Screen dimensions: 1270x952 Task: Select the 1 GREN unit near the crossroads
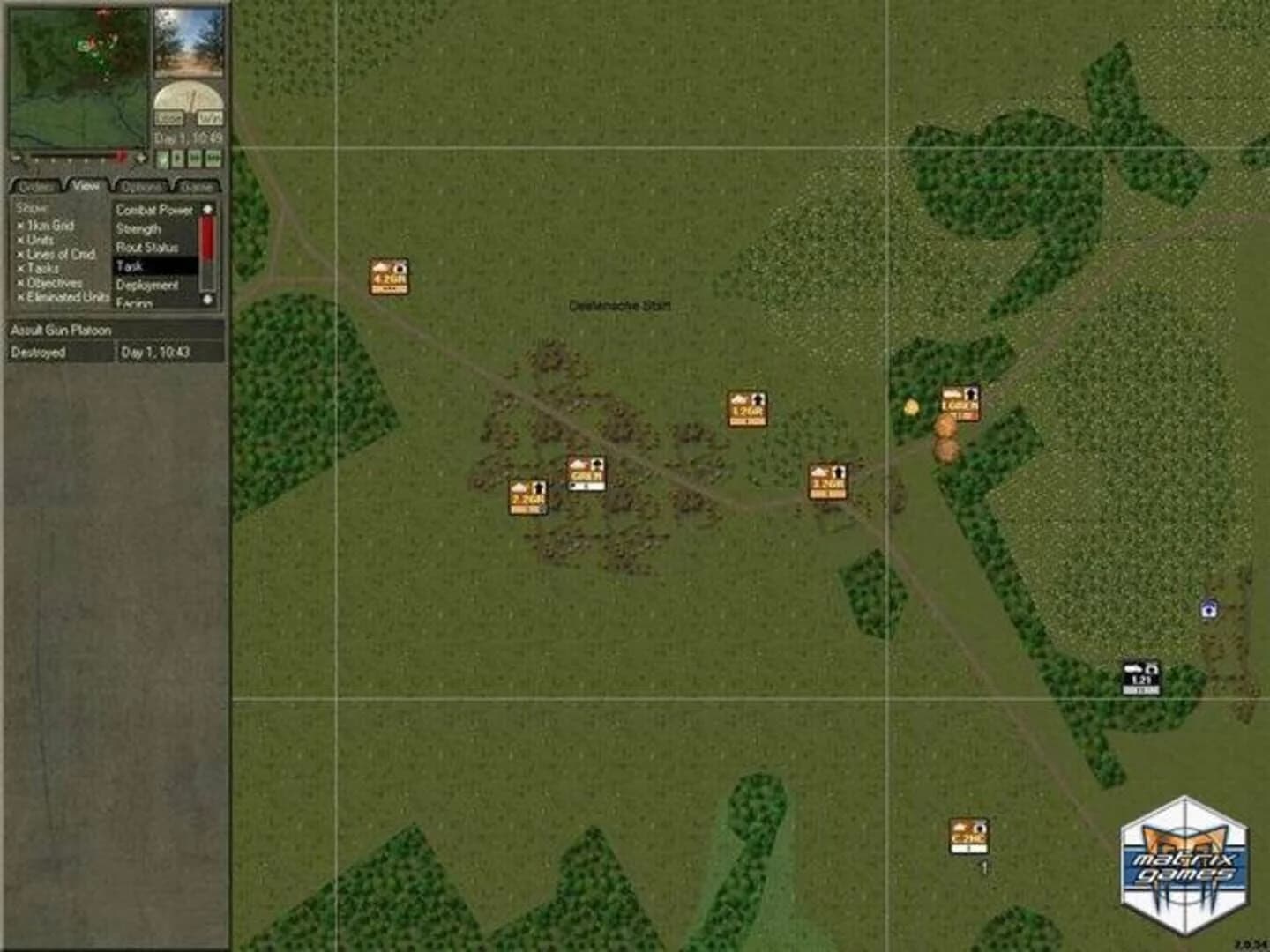point(960,401)
